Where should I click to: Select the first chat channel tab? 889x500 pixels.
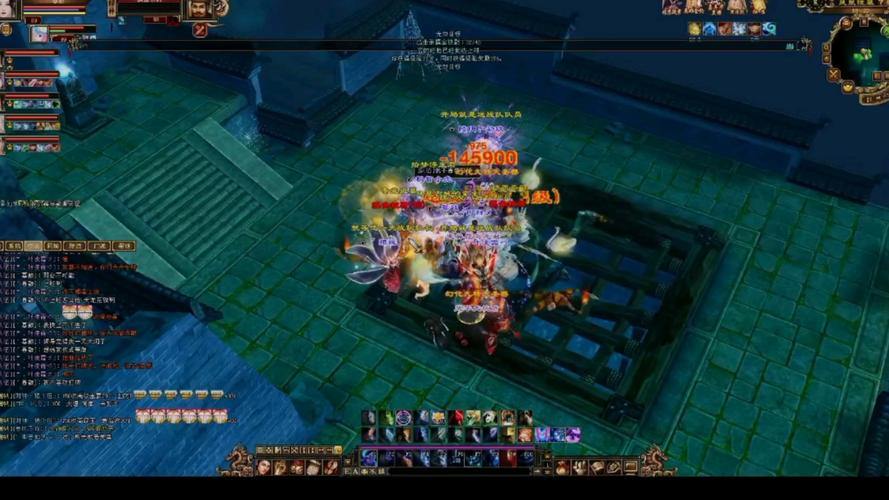pos(13,245)
